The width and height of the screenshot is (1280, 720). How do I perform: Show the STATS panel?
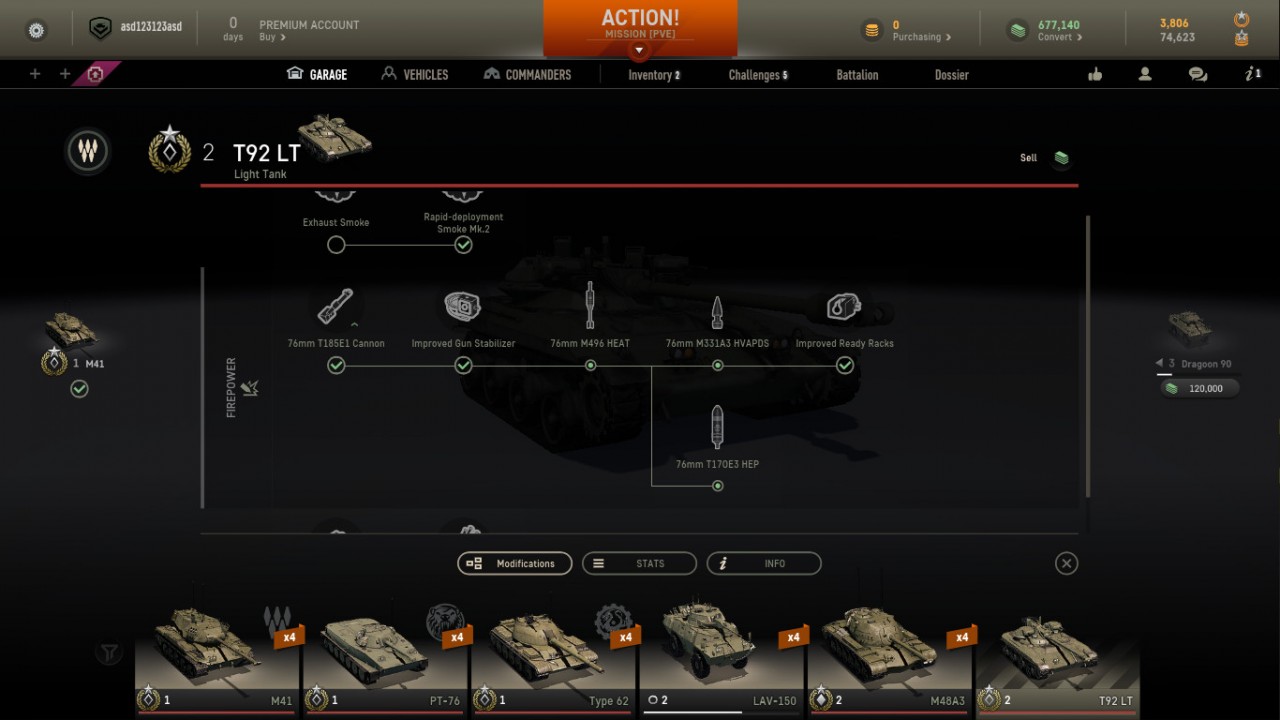(x=639, y=564)
